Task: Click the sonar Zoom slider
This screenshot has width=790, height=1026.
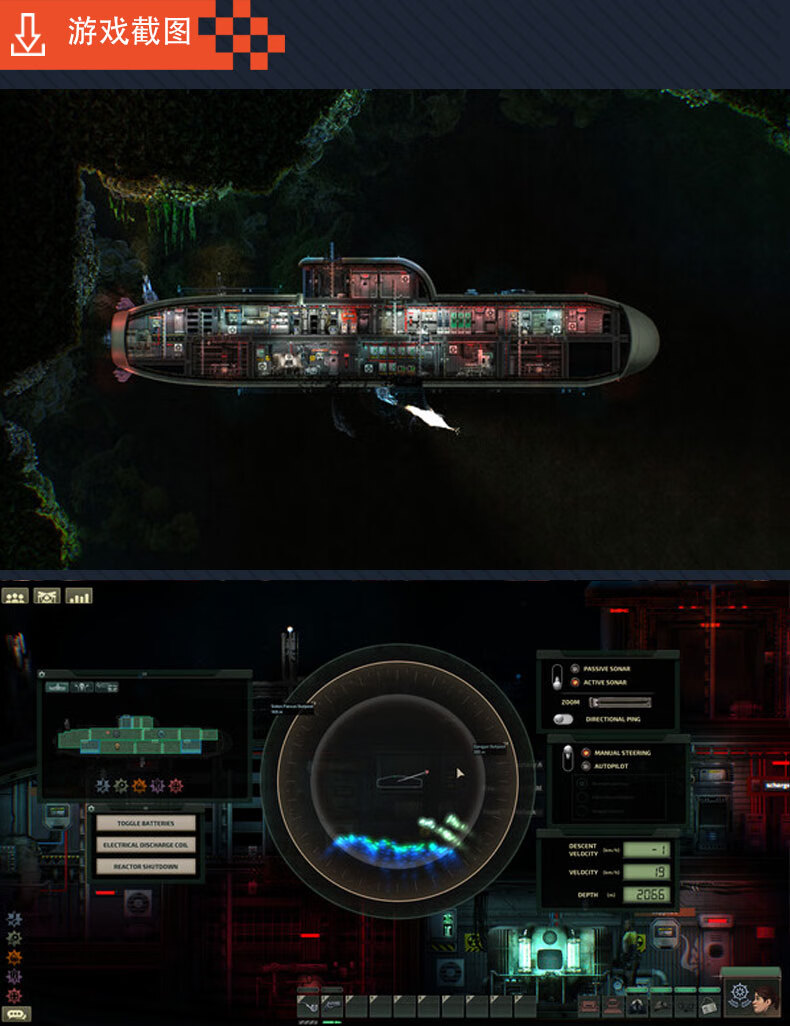Action: [x=620, y=702]
